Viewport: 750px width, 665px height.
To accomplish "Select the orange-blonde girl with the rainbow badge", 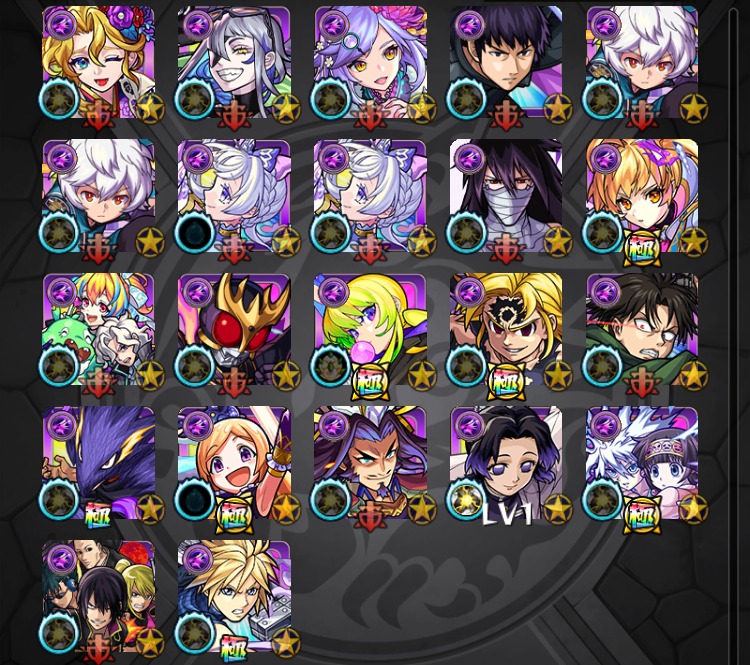I will (x=642, y=196).
